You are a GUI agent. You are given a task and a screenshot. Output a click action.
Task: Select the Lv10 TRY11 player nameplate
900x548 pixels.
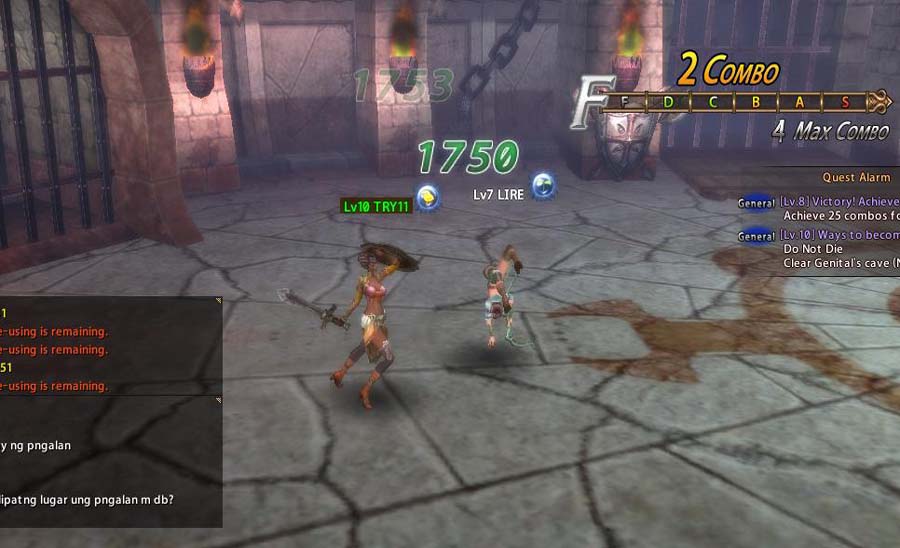click(376, 207)
